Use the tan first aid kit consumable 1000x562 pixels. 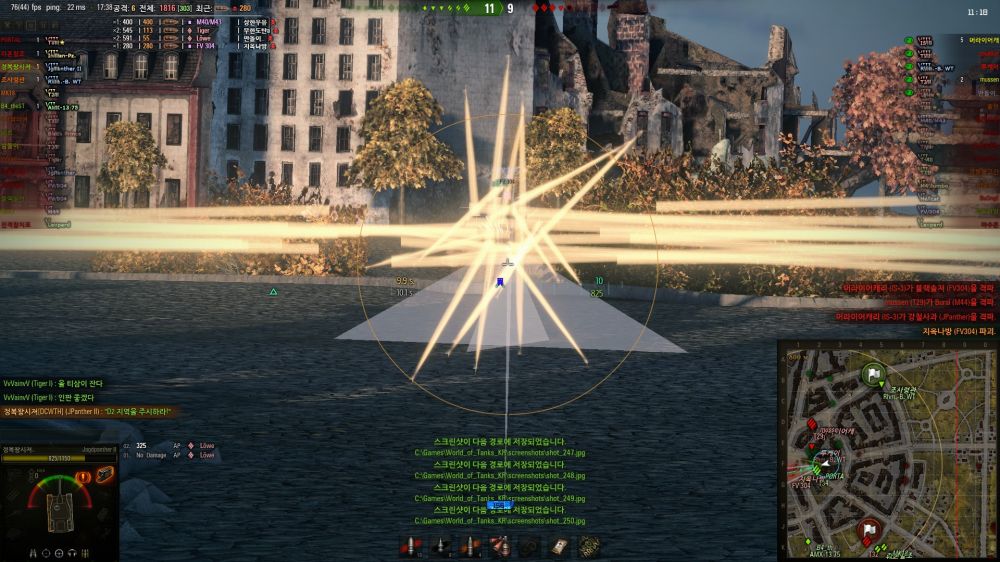559,546
